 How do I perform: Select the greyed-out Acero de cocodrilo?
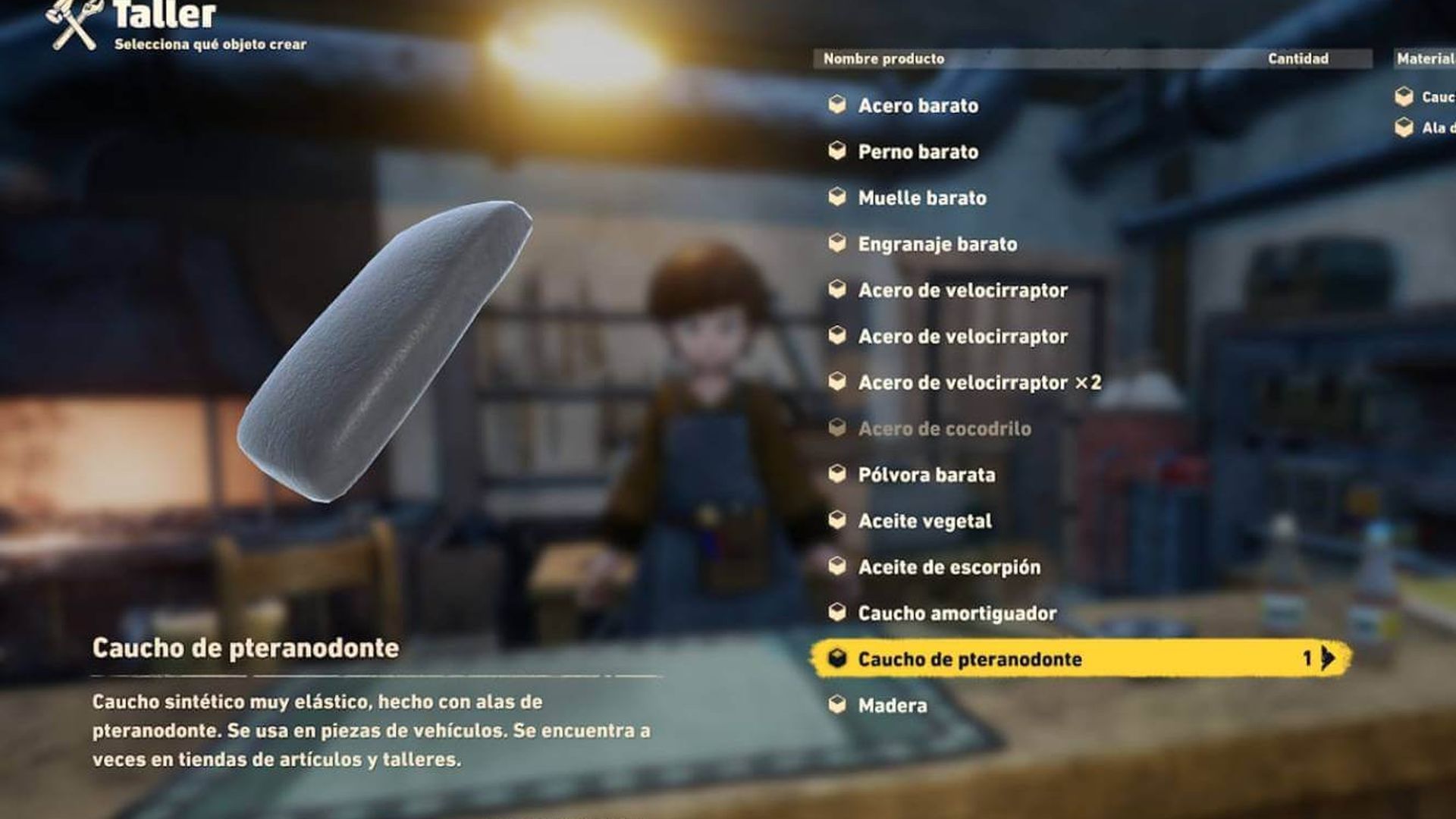944,429
